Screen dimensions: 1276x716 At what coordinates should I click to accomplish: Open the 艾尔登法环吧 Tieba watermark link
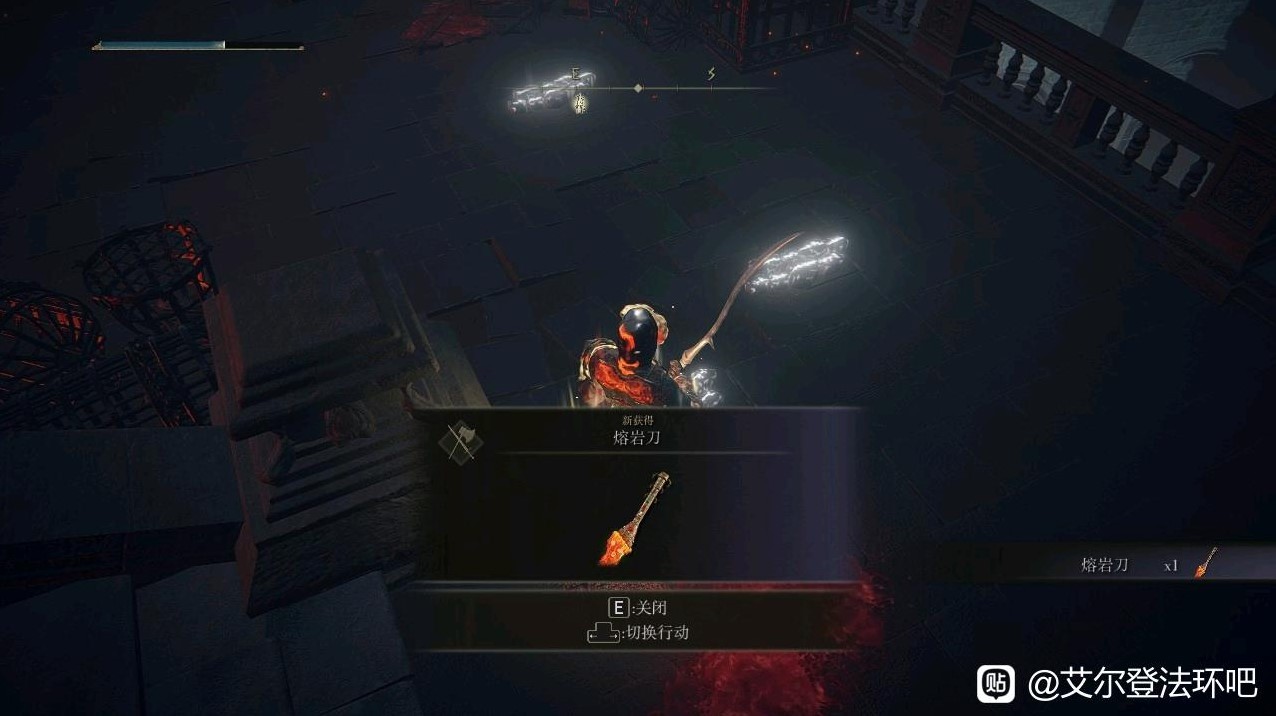coord(1116,684)
